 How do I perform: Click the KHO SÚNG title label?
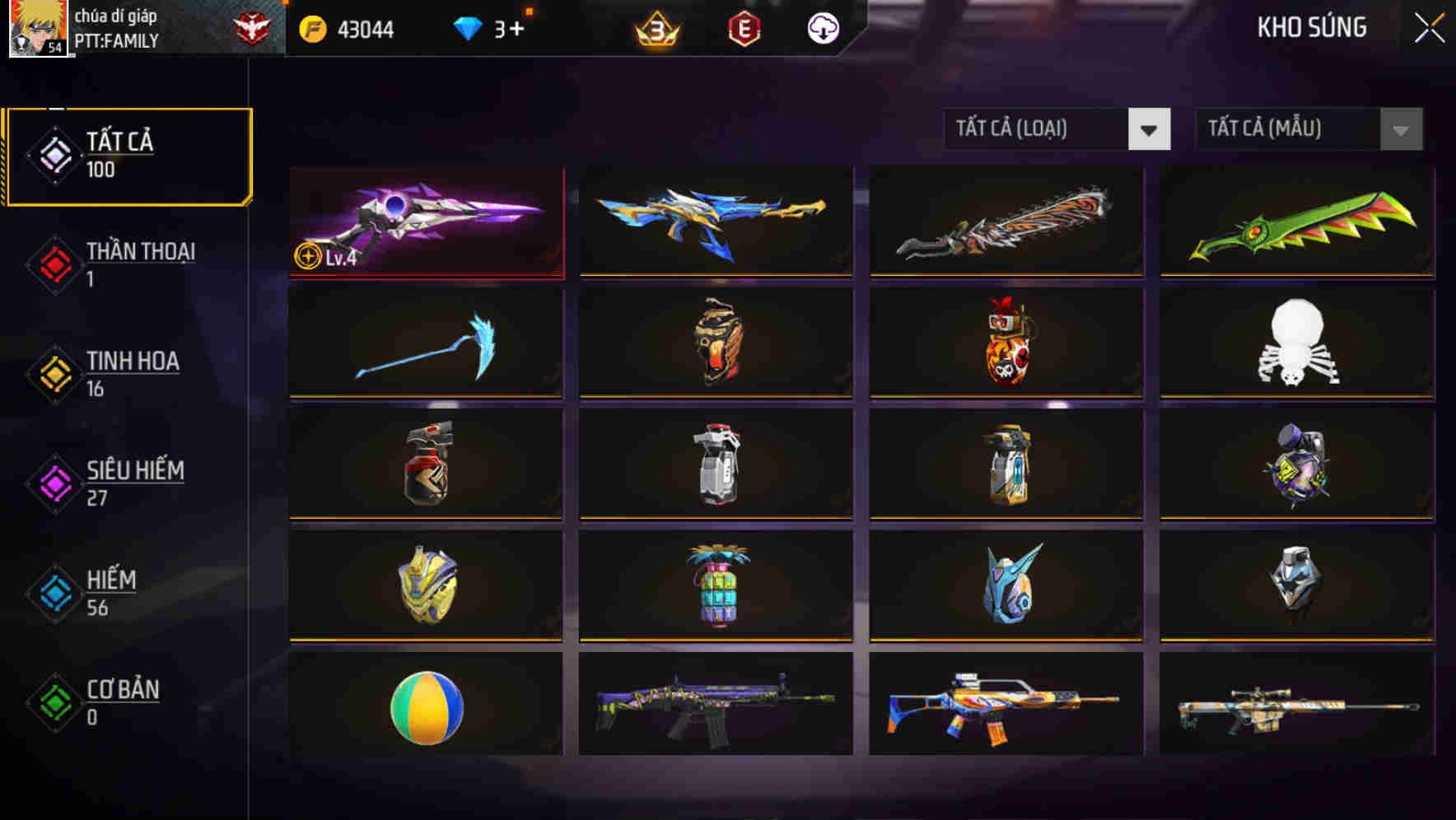(1313, 27)
